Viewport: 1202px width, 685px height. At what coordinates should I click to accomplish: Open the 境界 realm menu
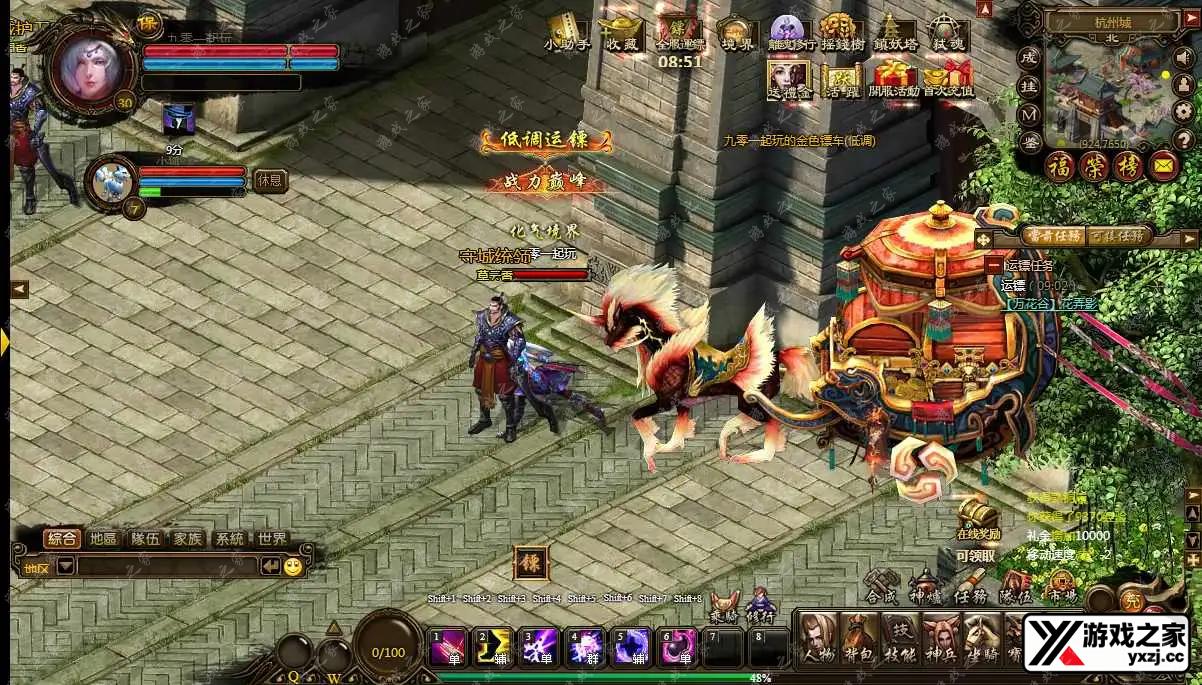click(737, 33)
